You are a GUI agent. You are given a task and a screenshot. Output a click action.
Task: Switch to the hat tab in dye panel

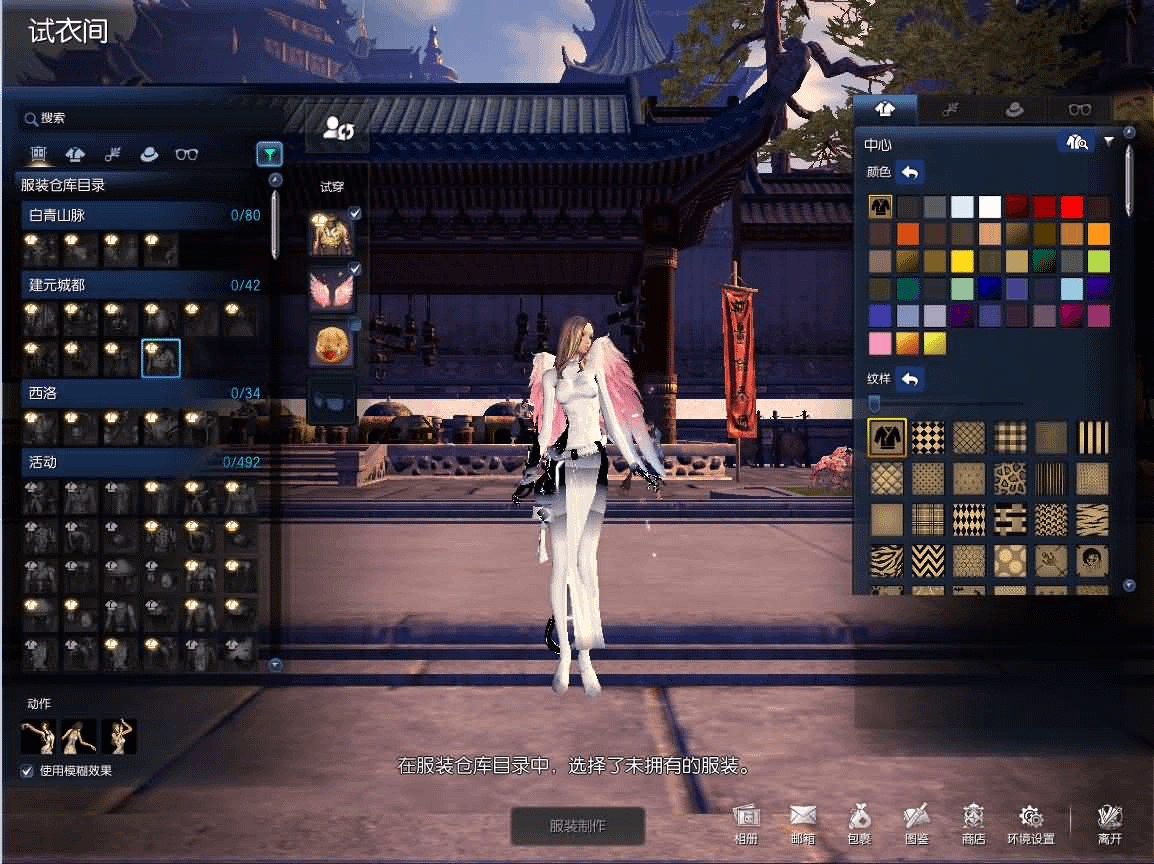(1014, 109)
